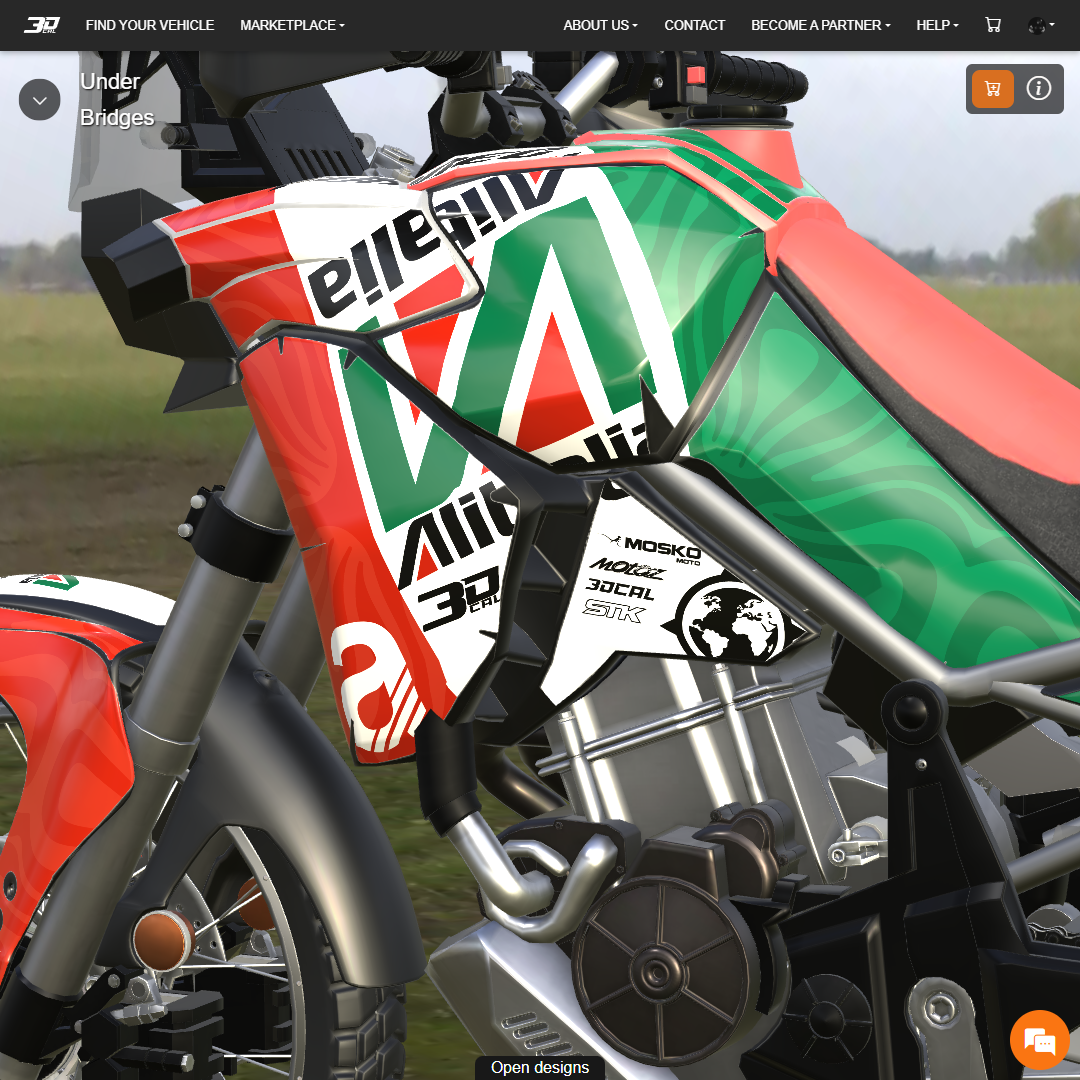Click the Open designs button
Viewport: 1080px width, 1080px height.
point(540,1067)
